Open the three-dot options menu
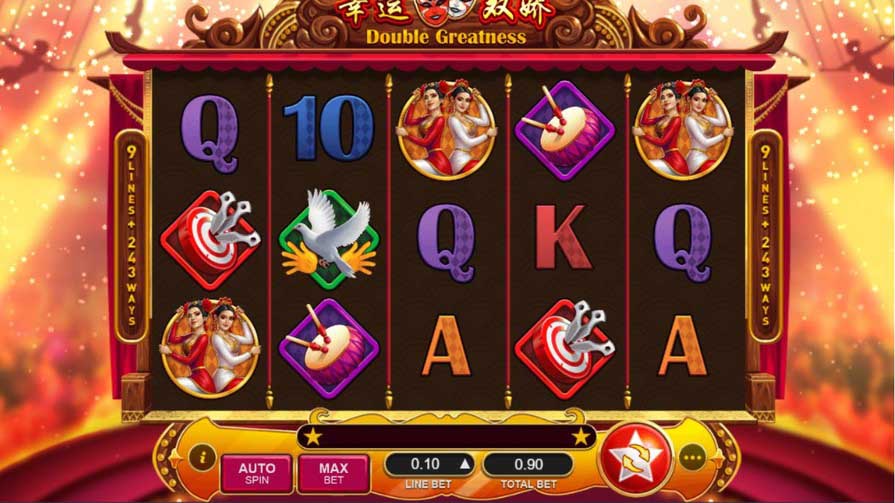895x503 pixels. (693, 458)
